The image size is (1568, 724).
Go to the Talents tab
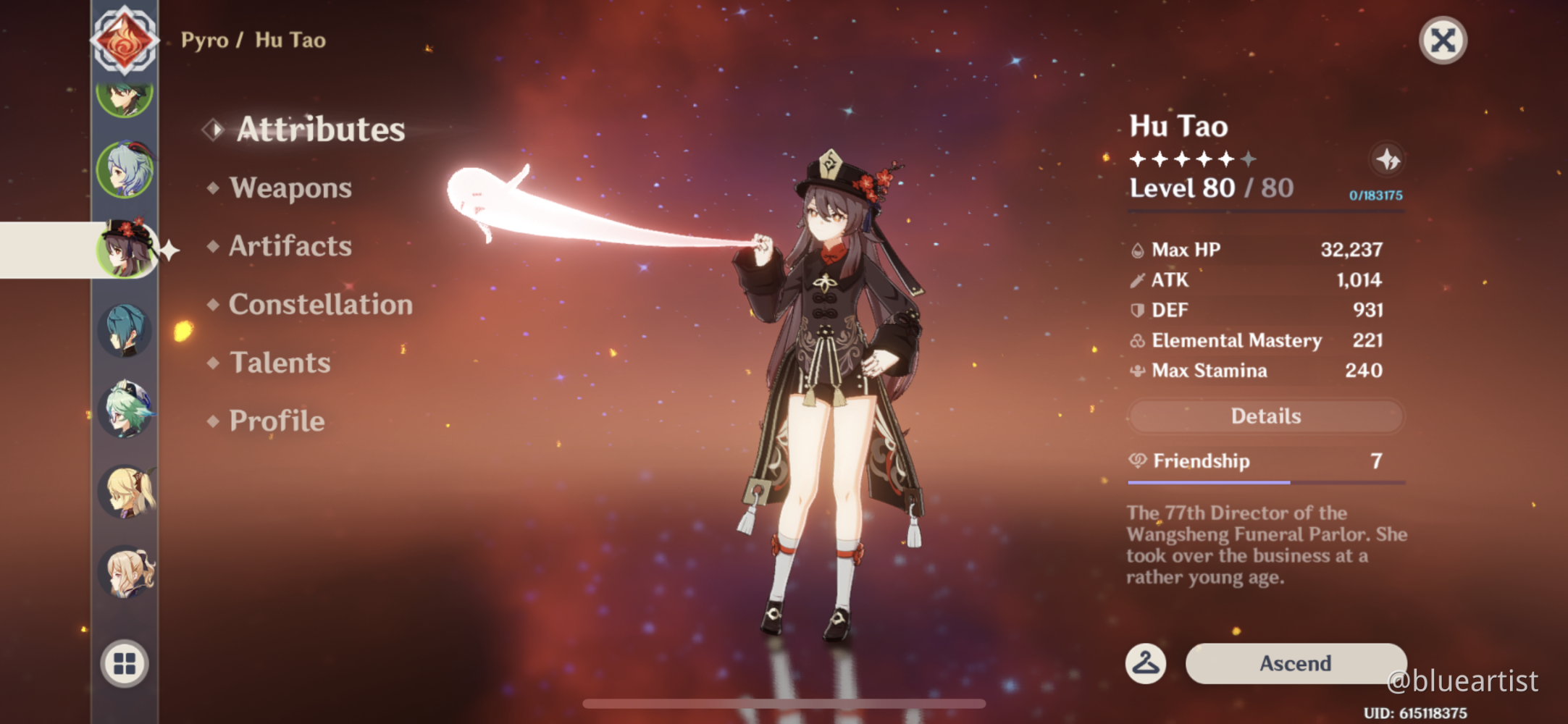coord(280,363)
